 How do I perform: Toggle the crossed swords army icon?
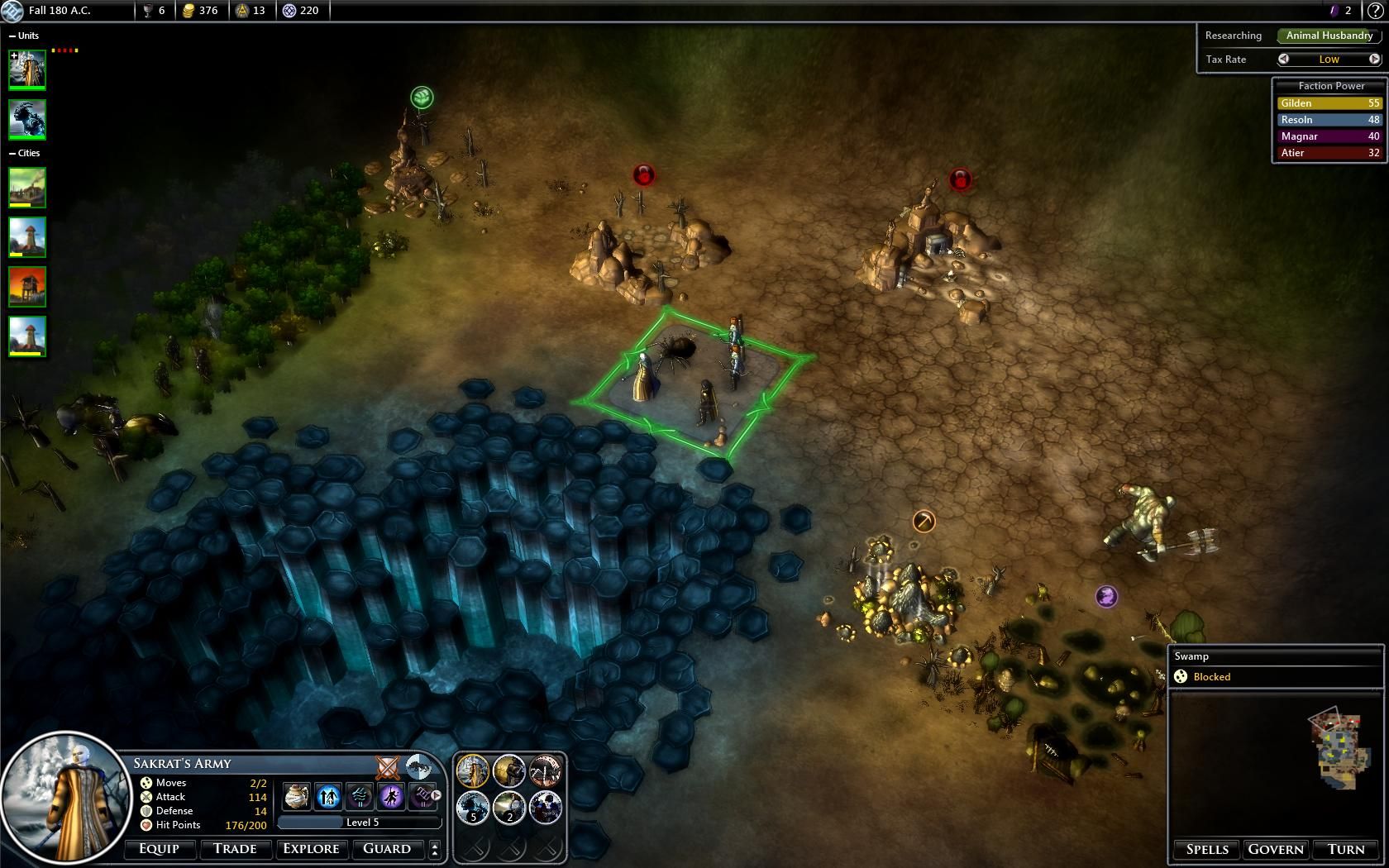pos(387,767)
